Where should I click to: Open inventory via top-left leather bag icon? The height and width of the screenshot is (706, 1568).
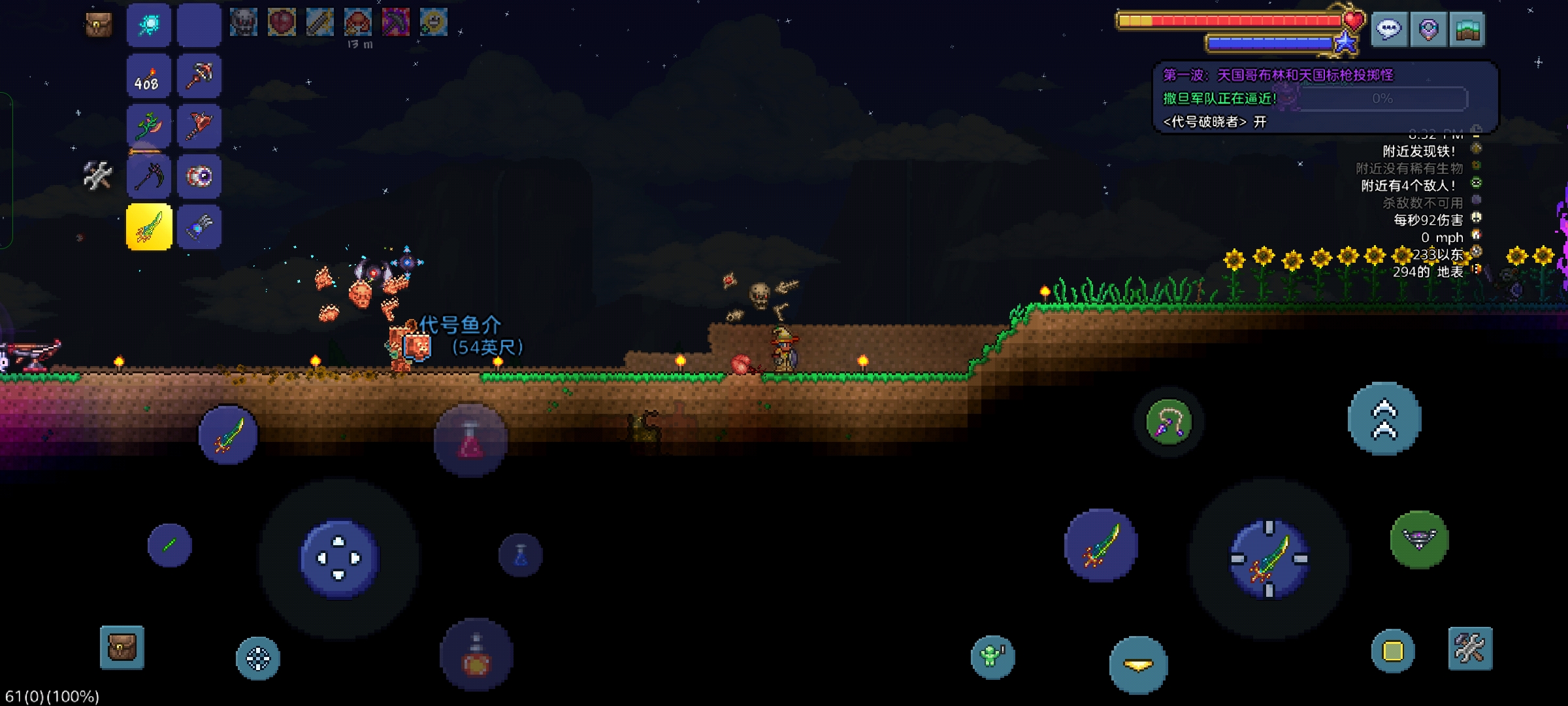click(99, 25)
